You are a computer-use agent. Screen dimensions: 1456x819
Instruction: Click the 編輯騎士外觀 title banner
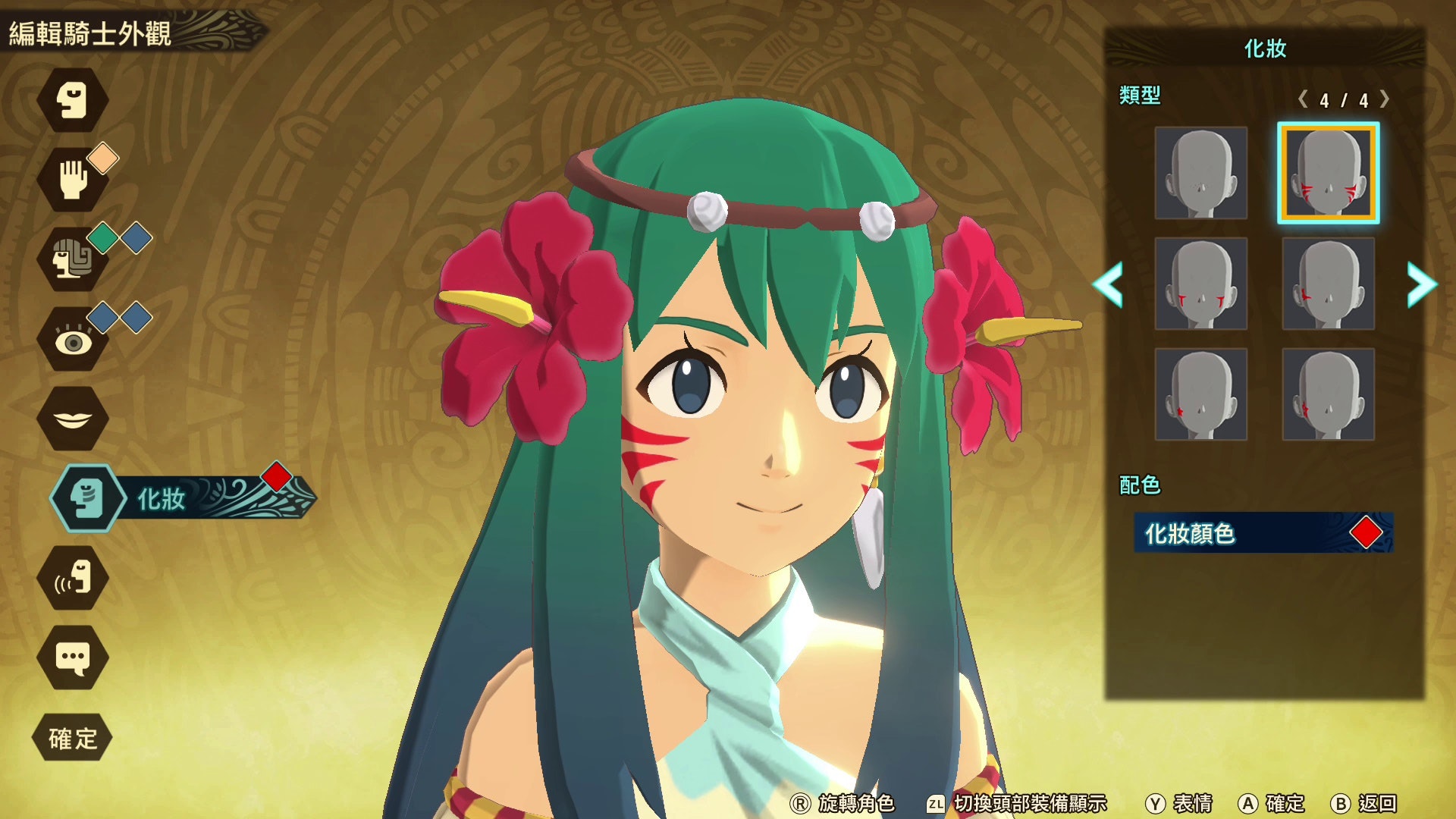click(x=91, y=33)
